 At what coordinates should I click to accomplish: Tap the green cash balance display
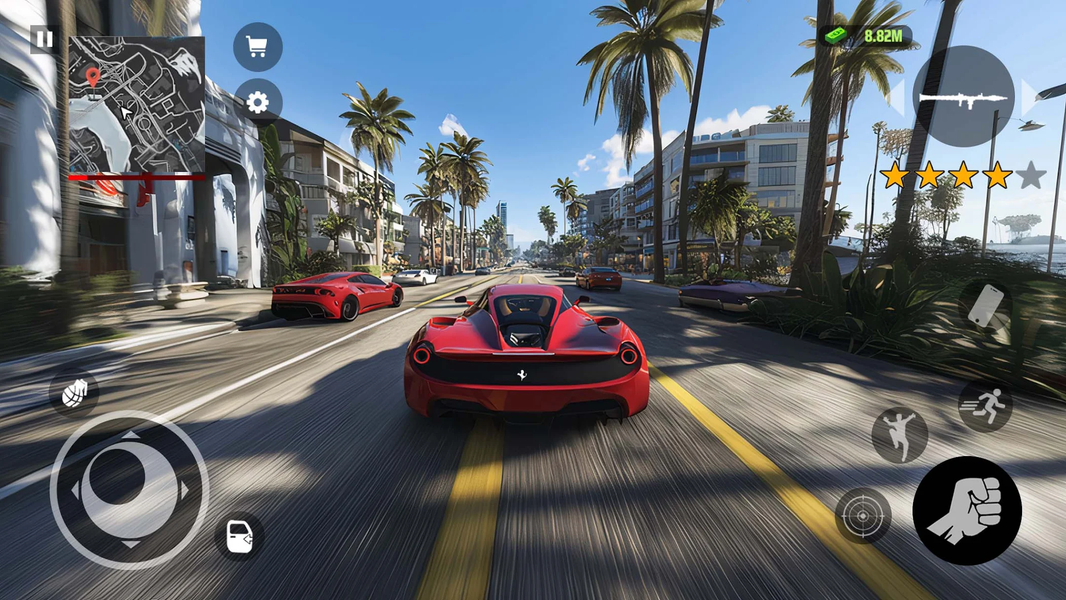click(x=867, y=36)
